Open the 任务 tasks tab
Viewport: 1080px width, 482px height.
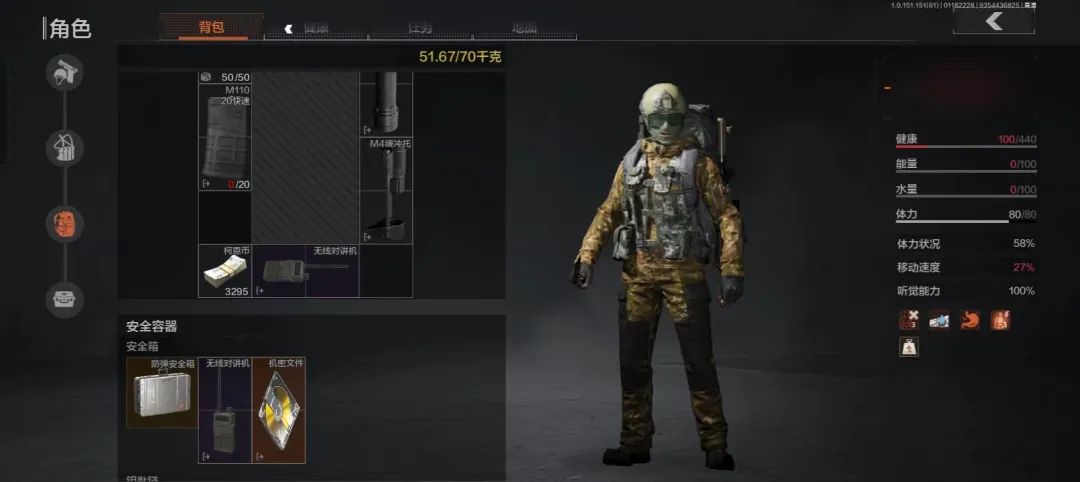click(x=420, y=28)
